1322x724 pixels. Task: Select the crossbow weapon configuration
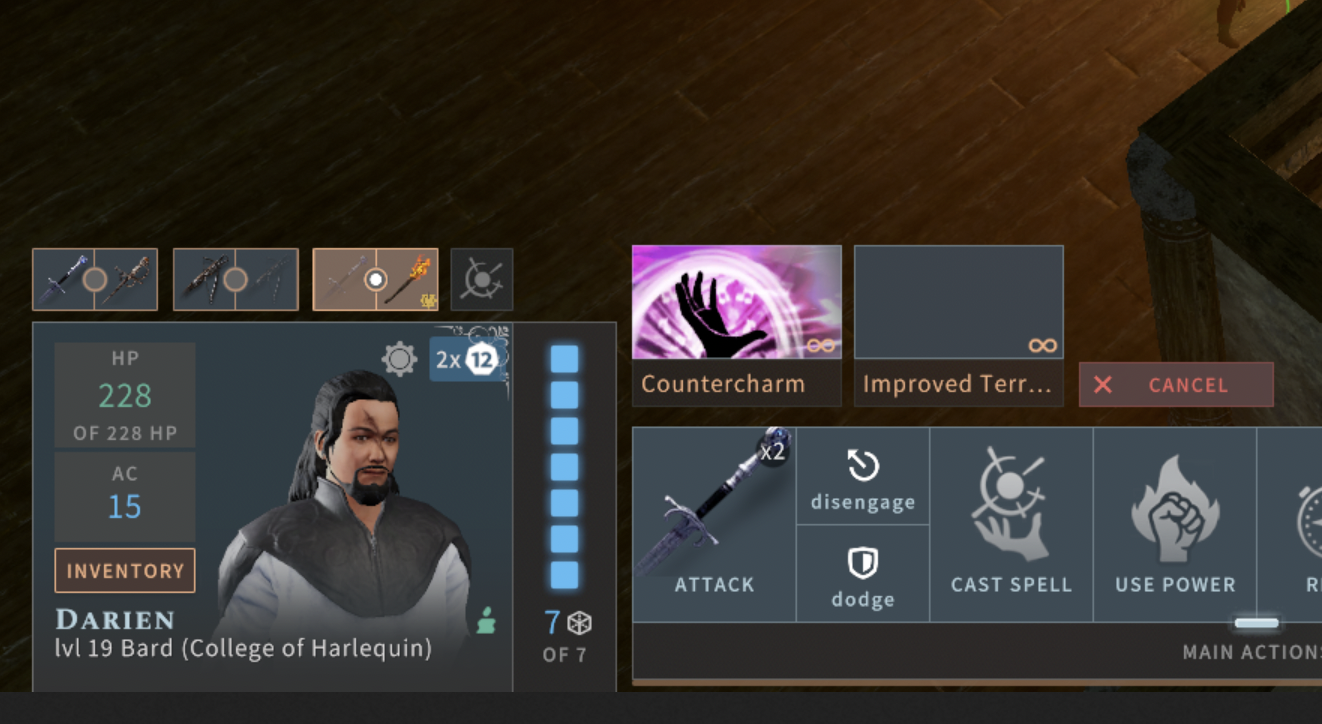235,280
